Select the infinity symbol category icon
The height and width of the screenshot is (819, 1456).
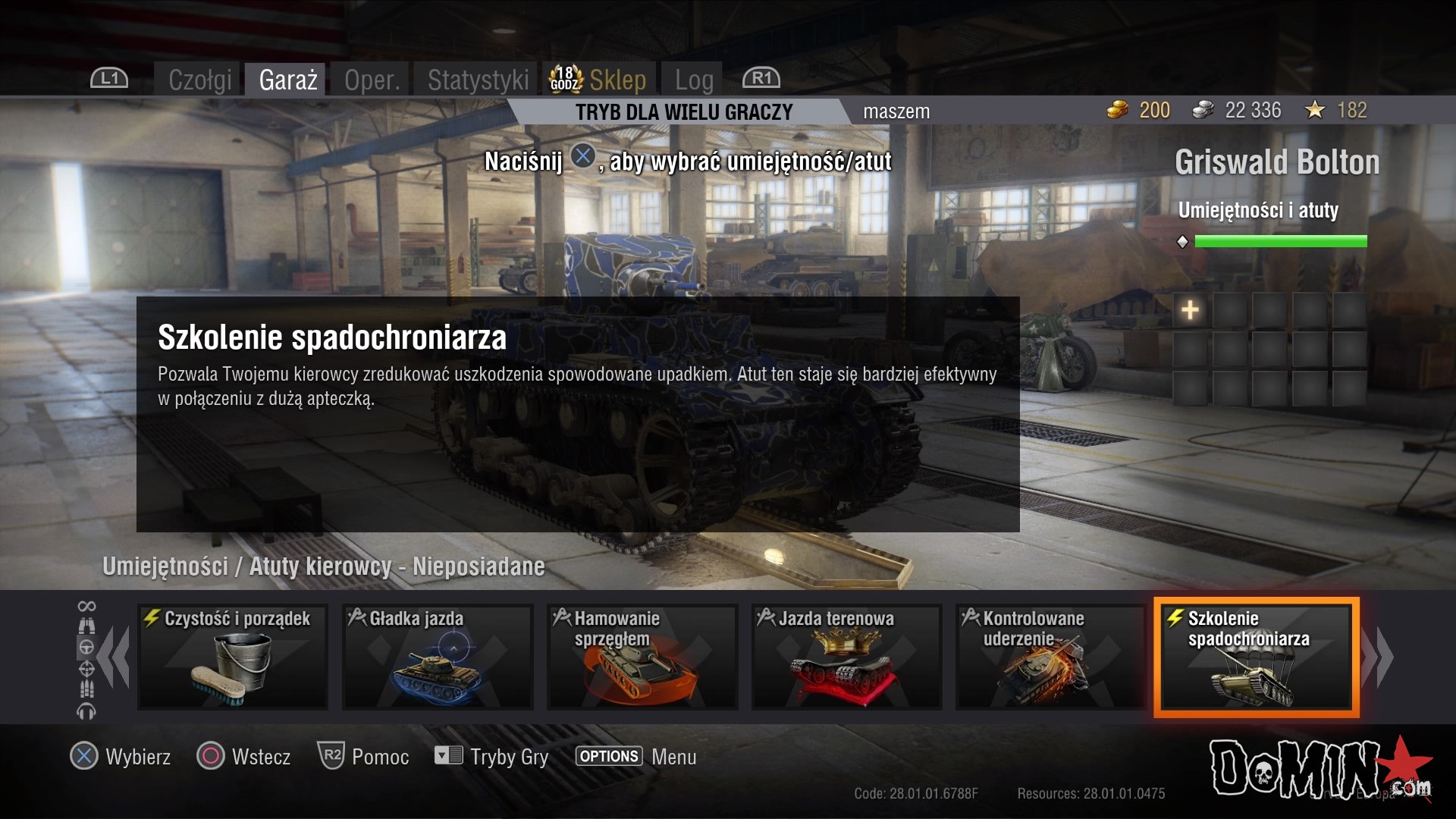86,606
